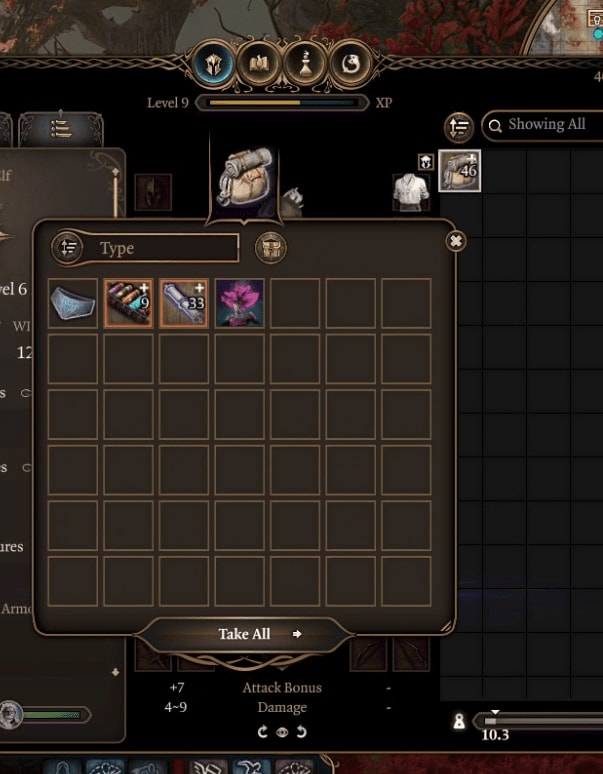Open the character sheet shield tab

coord(215,64)
